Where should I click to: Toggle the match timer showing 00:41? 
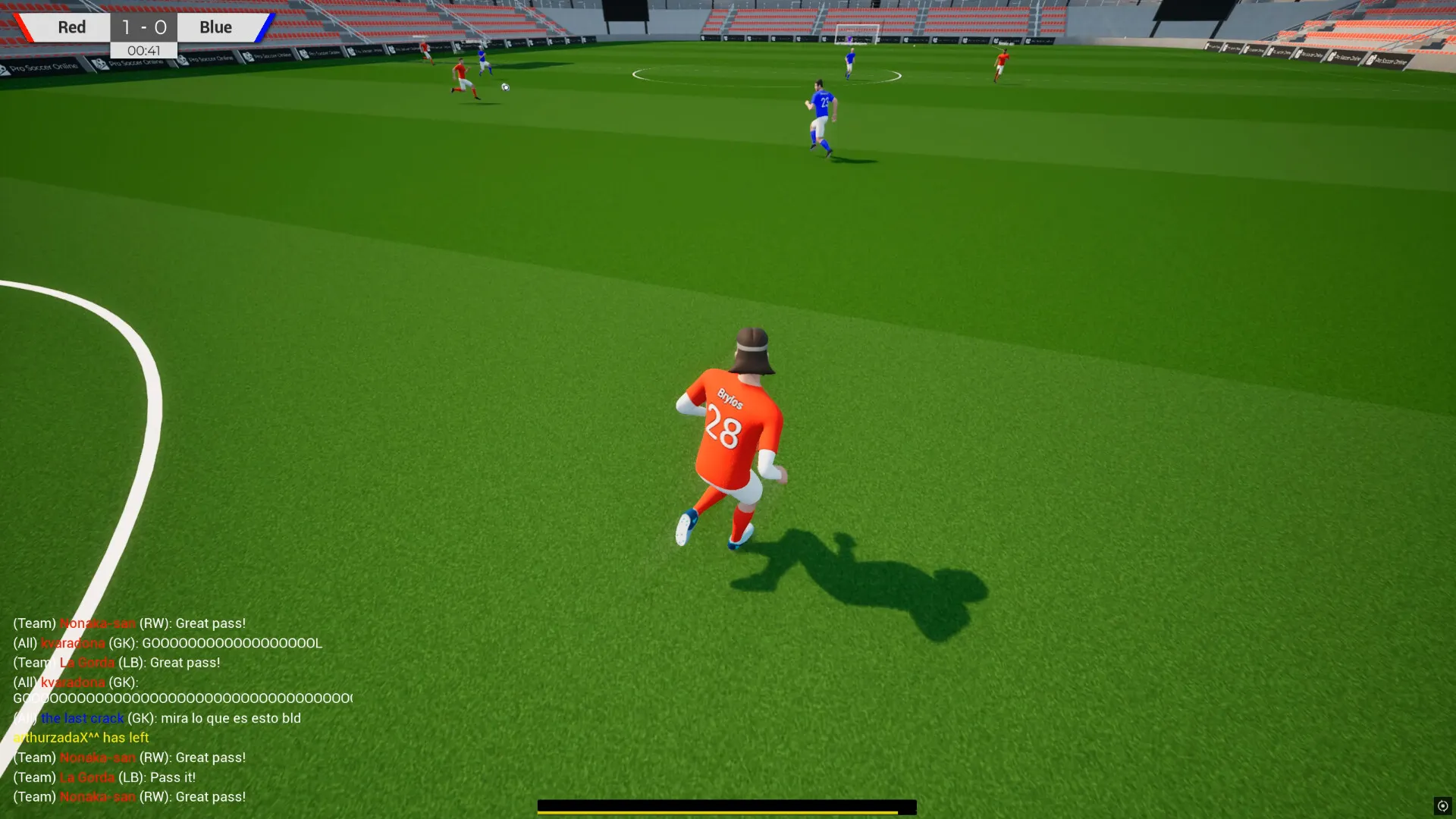[x=143, y=52]
